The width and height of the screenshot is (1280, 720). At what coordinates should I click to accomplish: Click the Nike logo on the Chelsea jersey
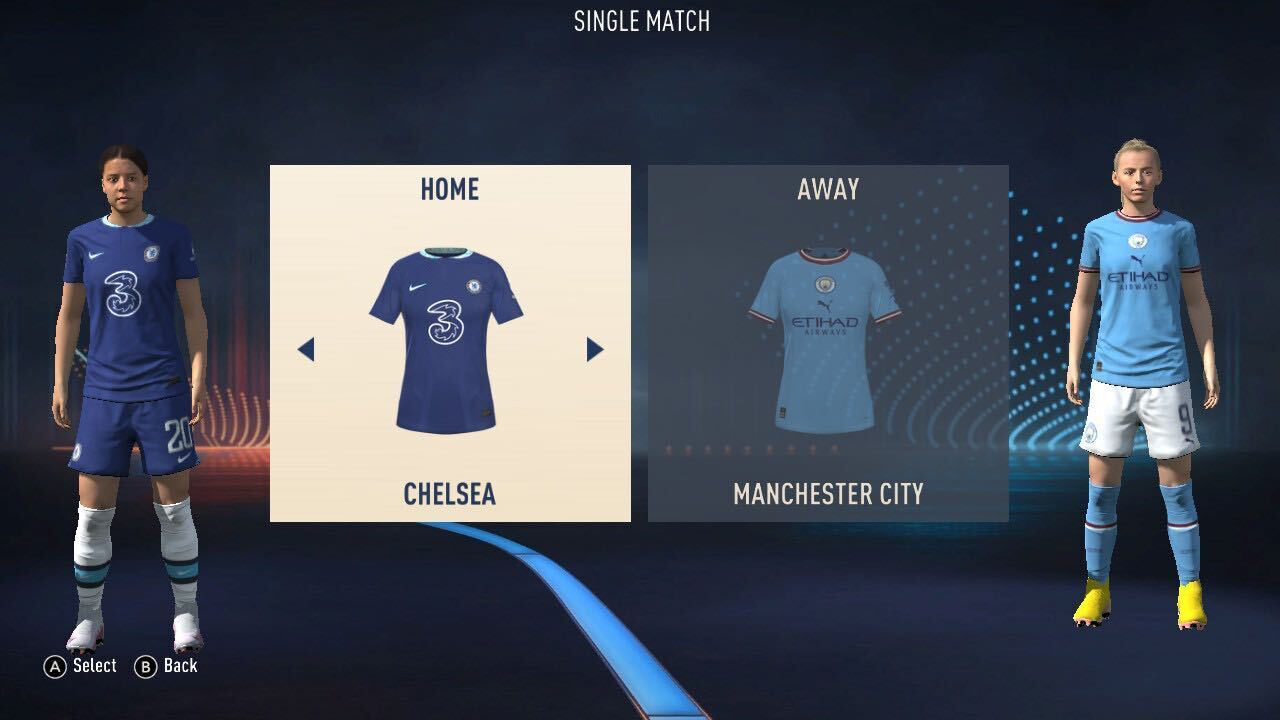tap(415, 286)
